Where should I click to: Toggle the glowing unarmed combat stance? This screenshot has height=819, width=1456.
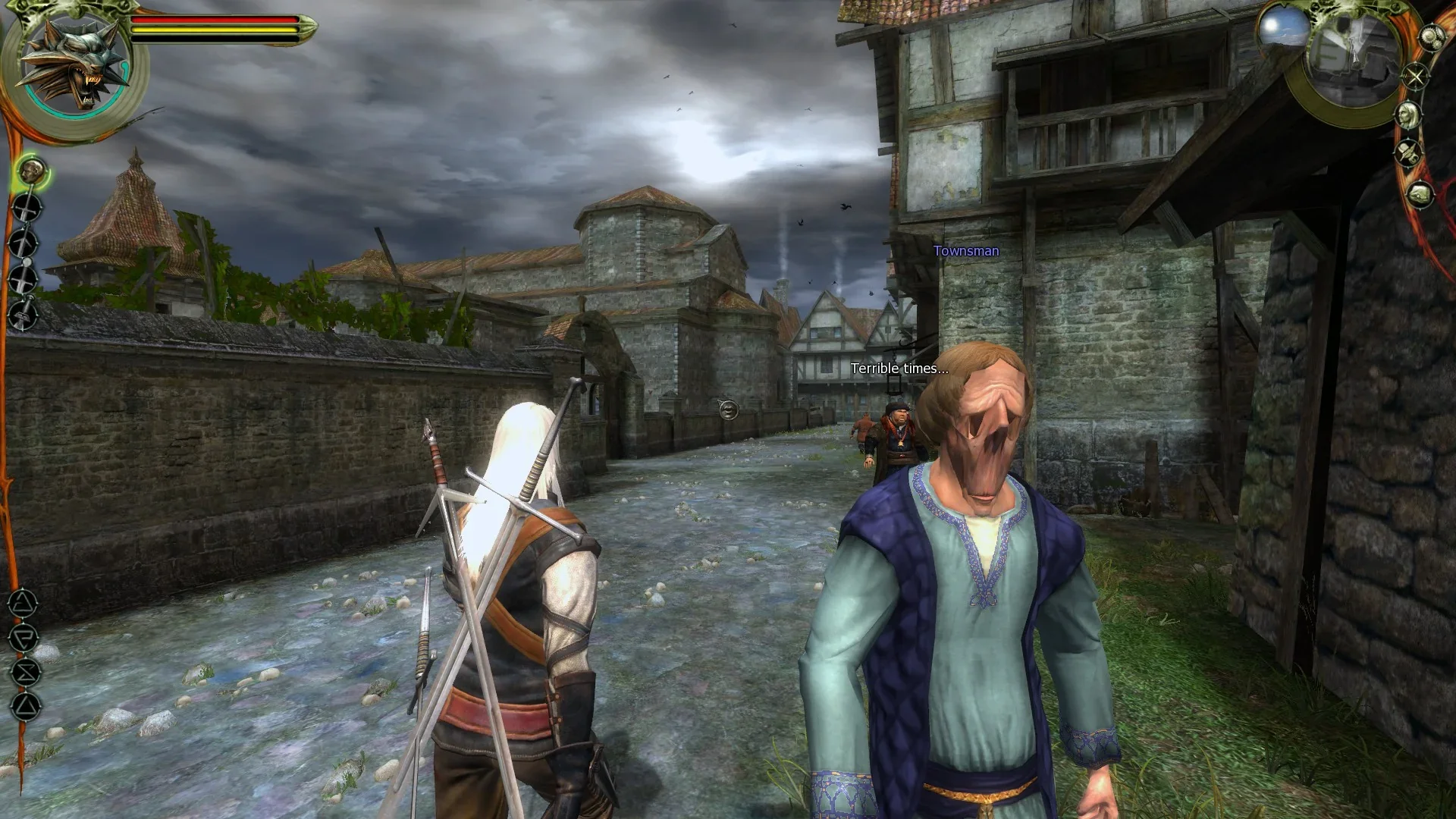coord(30,171)
